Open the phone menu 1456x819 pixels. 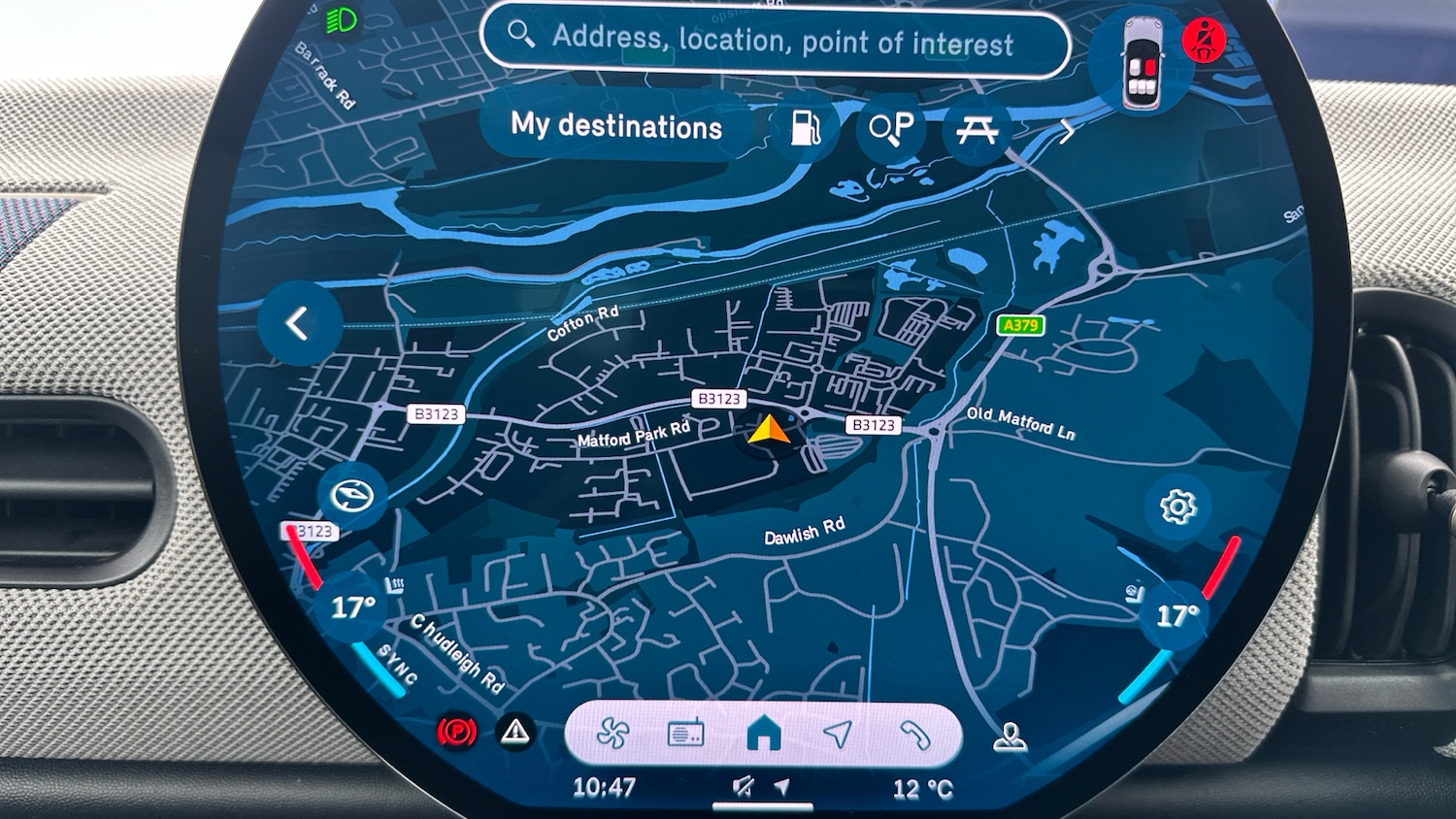914,735
